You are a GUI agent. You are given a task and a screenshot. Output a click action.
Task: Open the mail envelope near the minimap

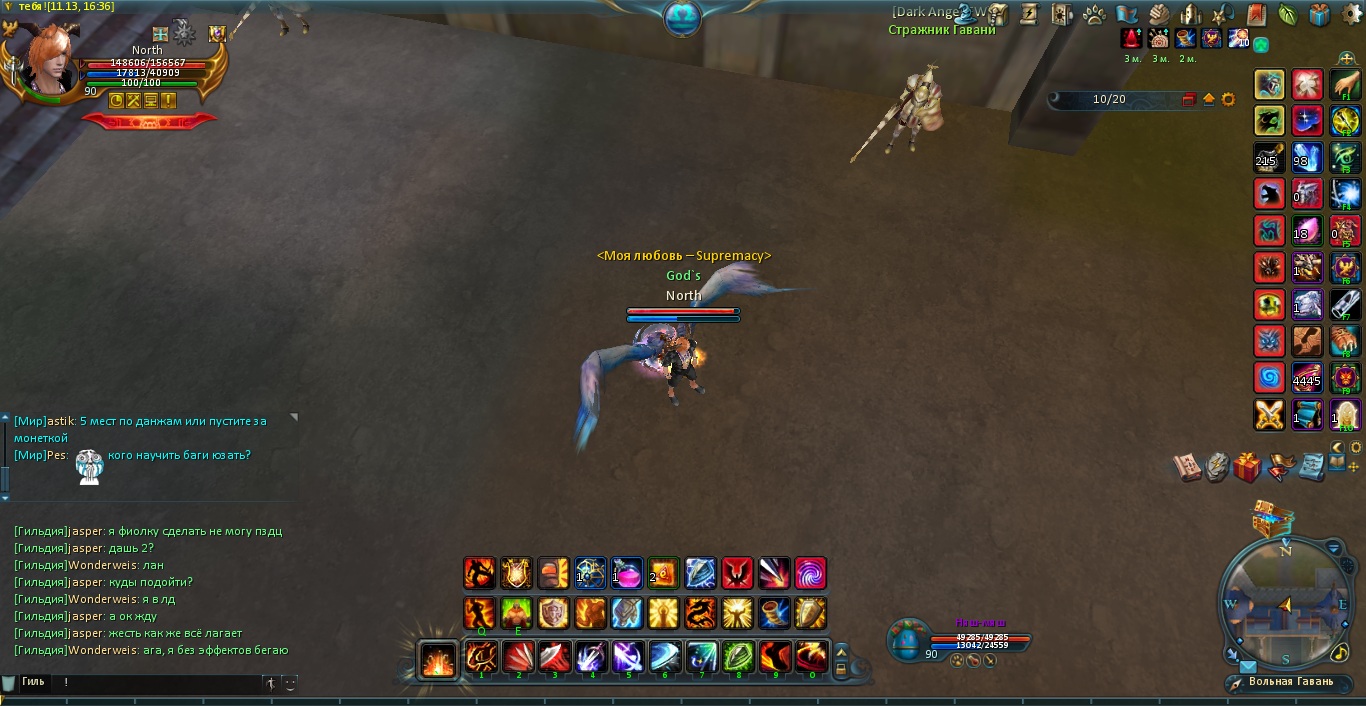coord(1248,666)
